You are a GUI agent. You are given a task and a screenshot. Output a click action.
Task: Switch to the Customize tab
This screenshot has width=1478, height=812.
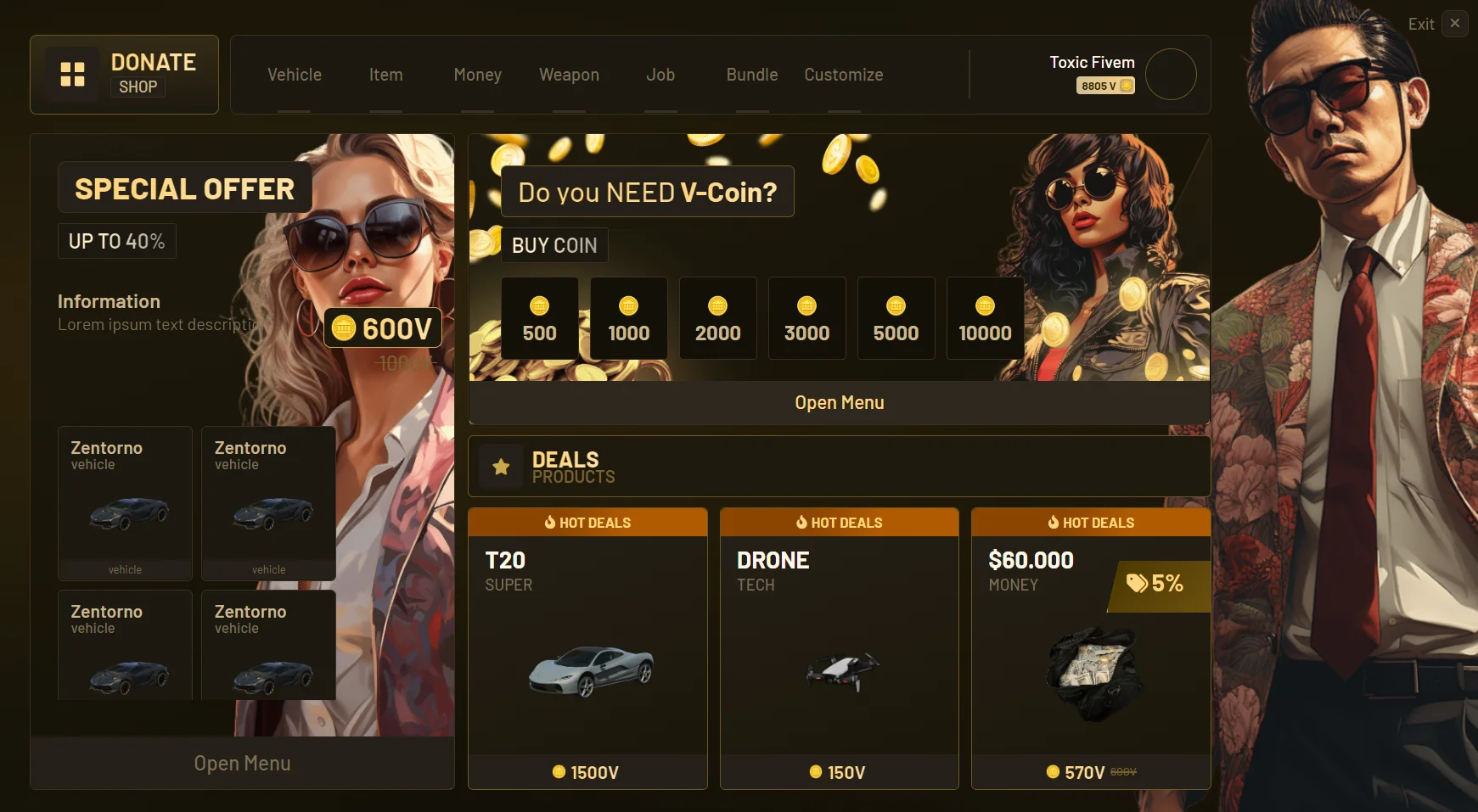click(x=843, y=76)
